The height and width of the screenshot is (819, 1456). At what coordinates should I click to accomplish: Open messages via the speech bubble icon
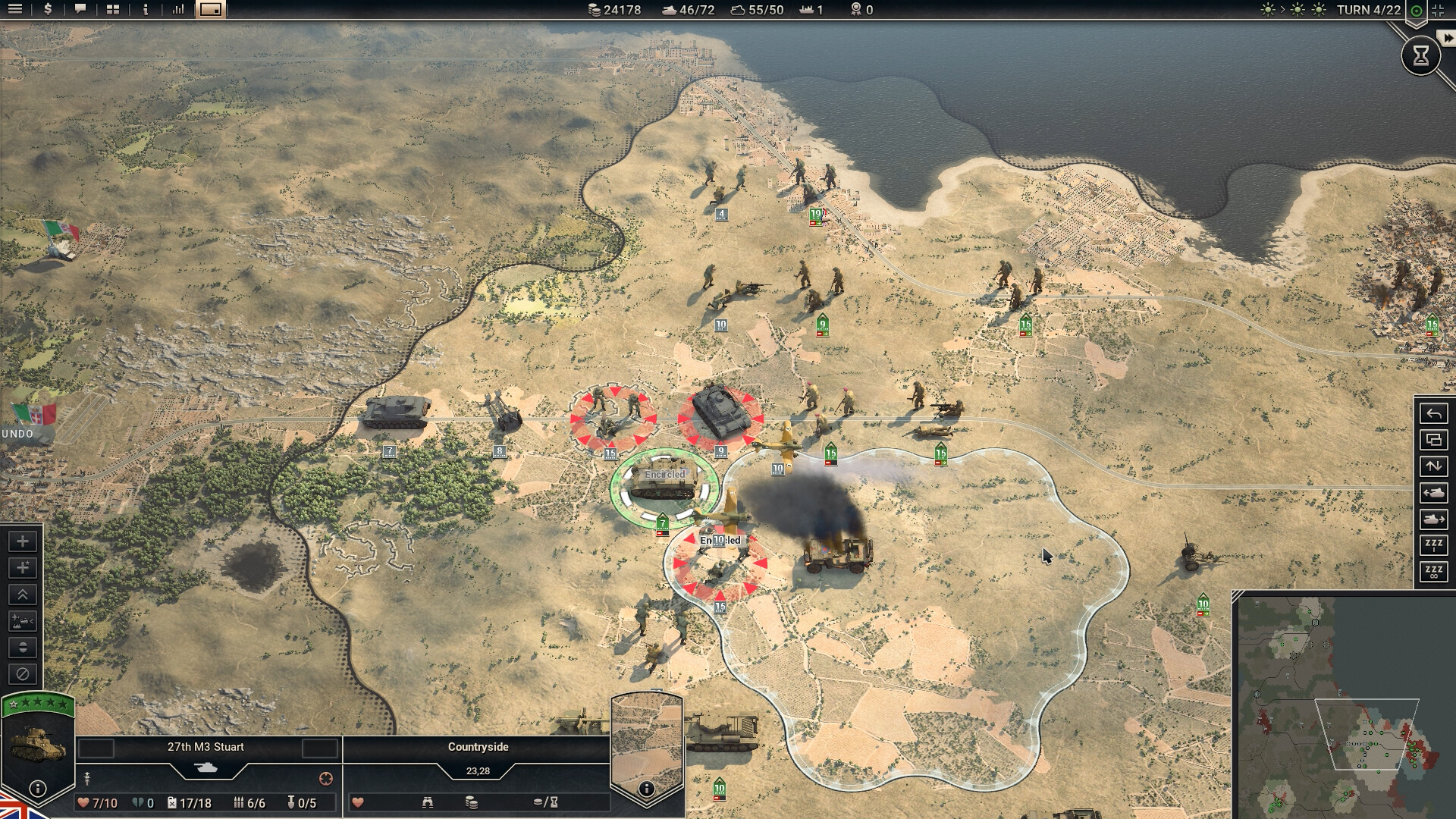click(80, 10)
